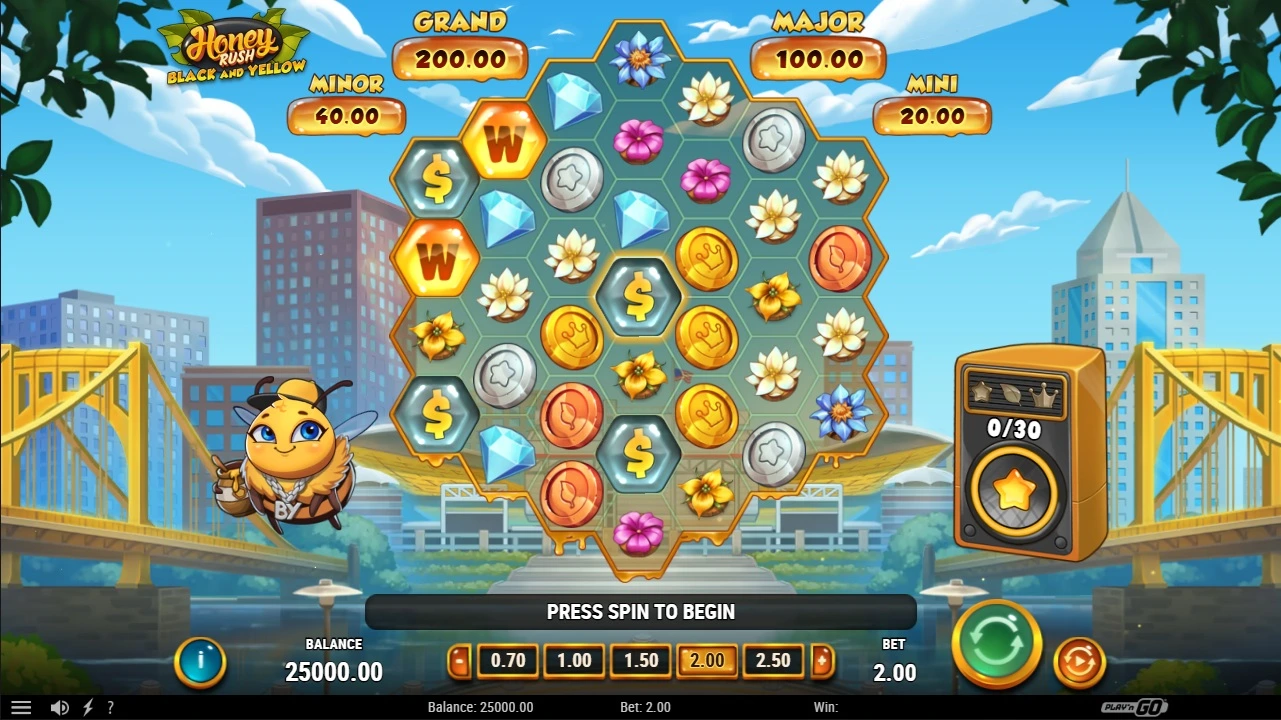Select the 2.00 bet option

pos(707,661)
